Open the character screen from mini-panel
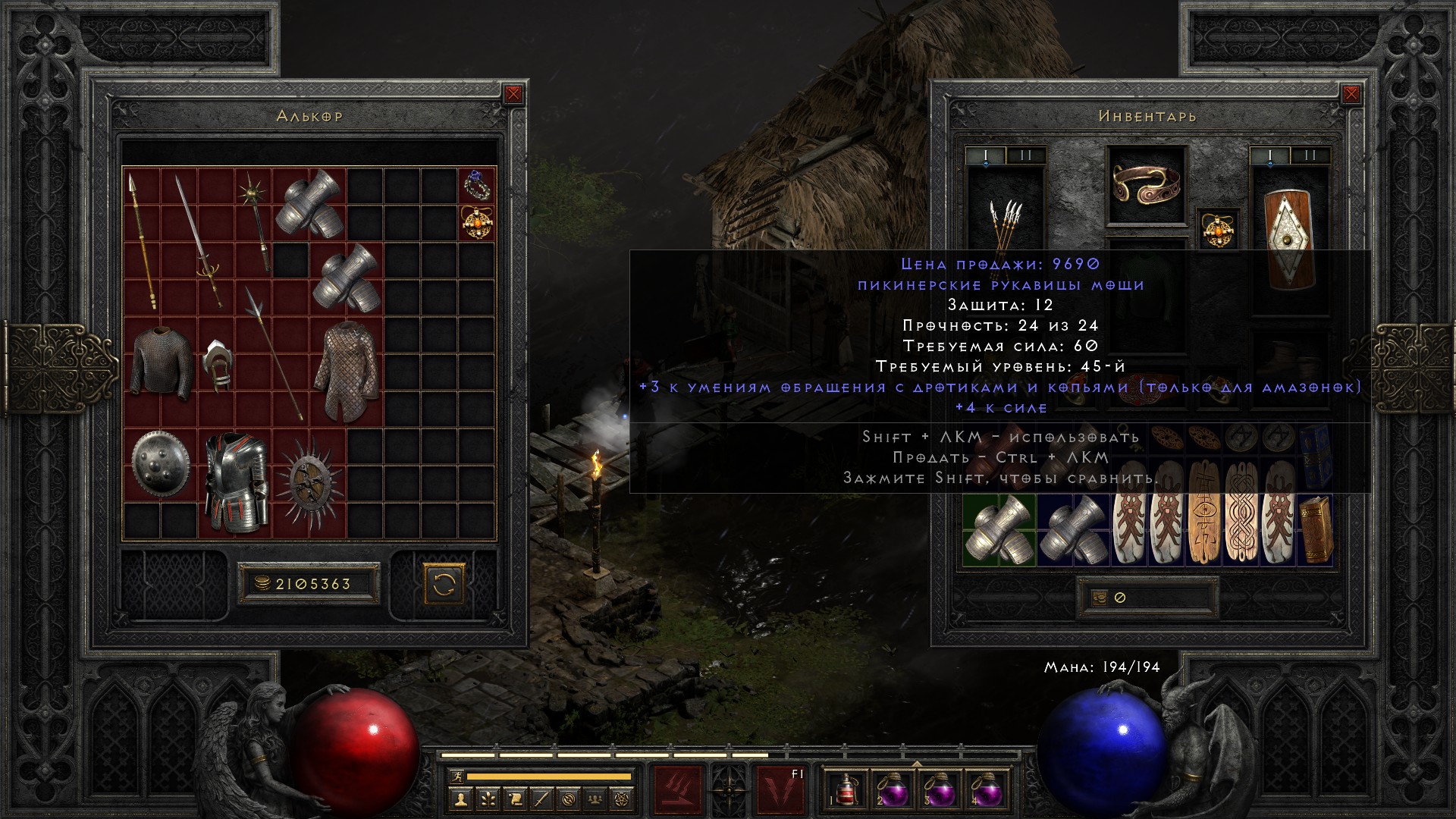Viewport: 1456px width, 819px height. [x=461, y=798]
